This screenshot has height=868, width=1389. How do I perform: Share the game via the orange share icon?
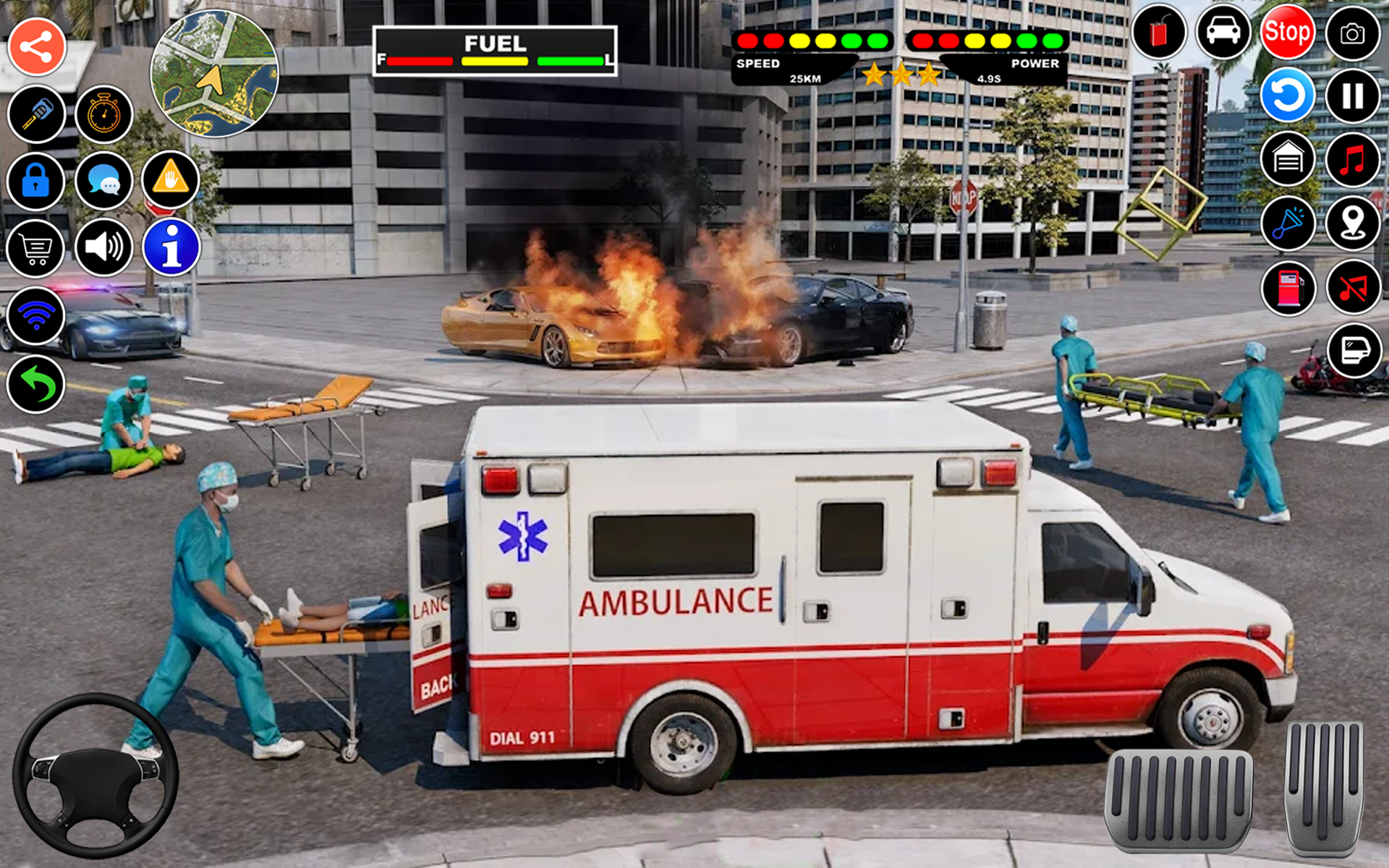(x=36, y=45)
